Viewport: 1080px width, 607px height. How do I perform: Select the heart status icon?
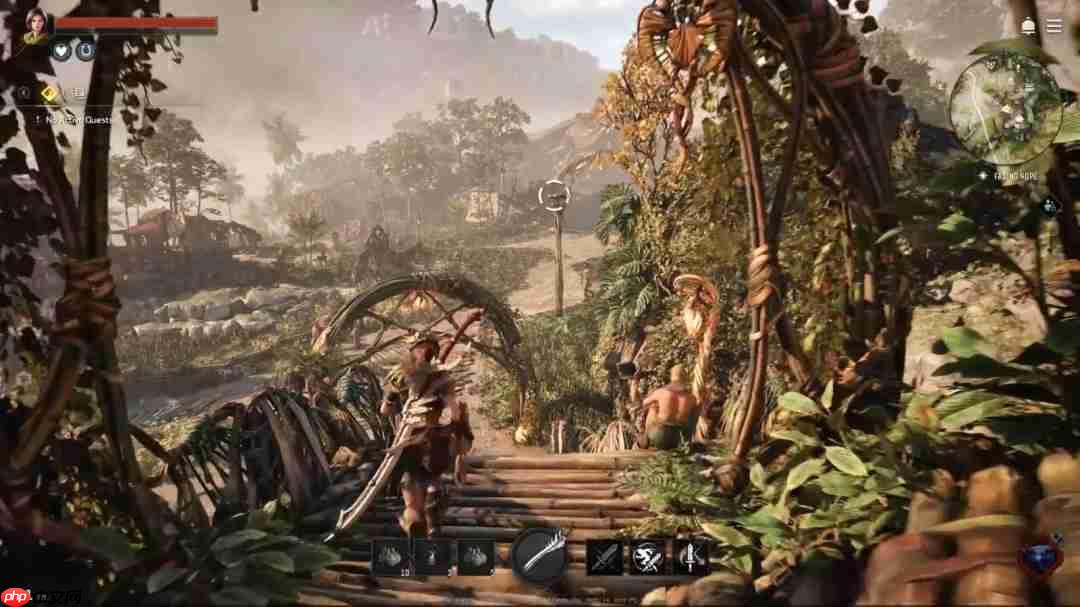coord(62,51)
